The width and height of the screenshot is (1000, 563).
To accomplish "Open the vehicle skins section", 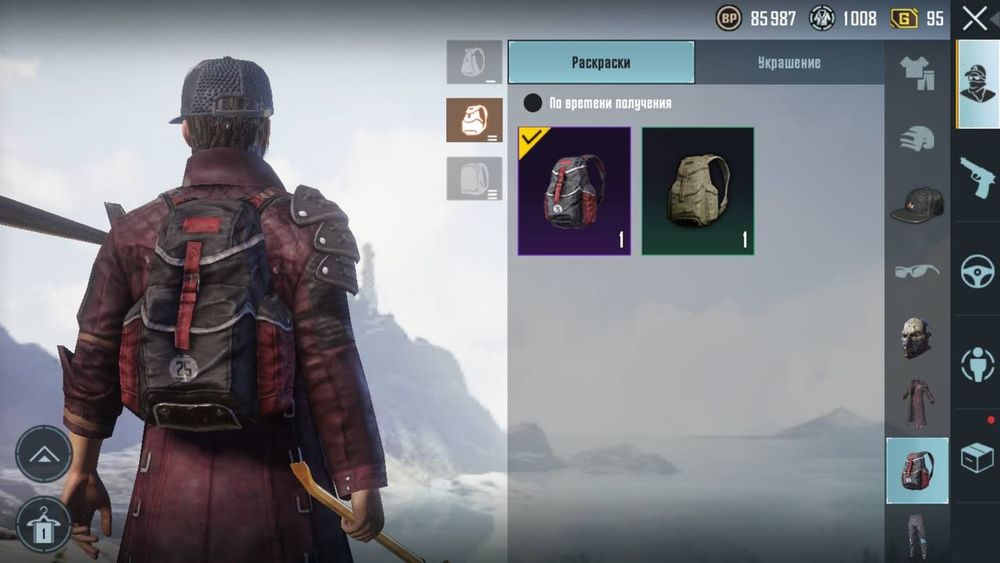I will (977, 272).
